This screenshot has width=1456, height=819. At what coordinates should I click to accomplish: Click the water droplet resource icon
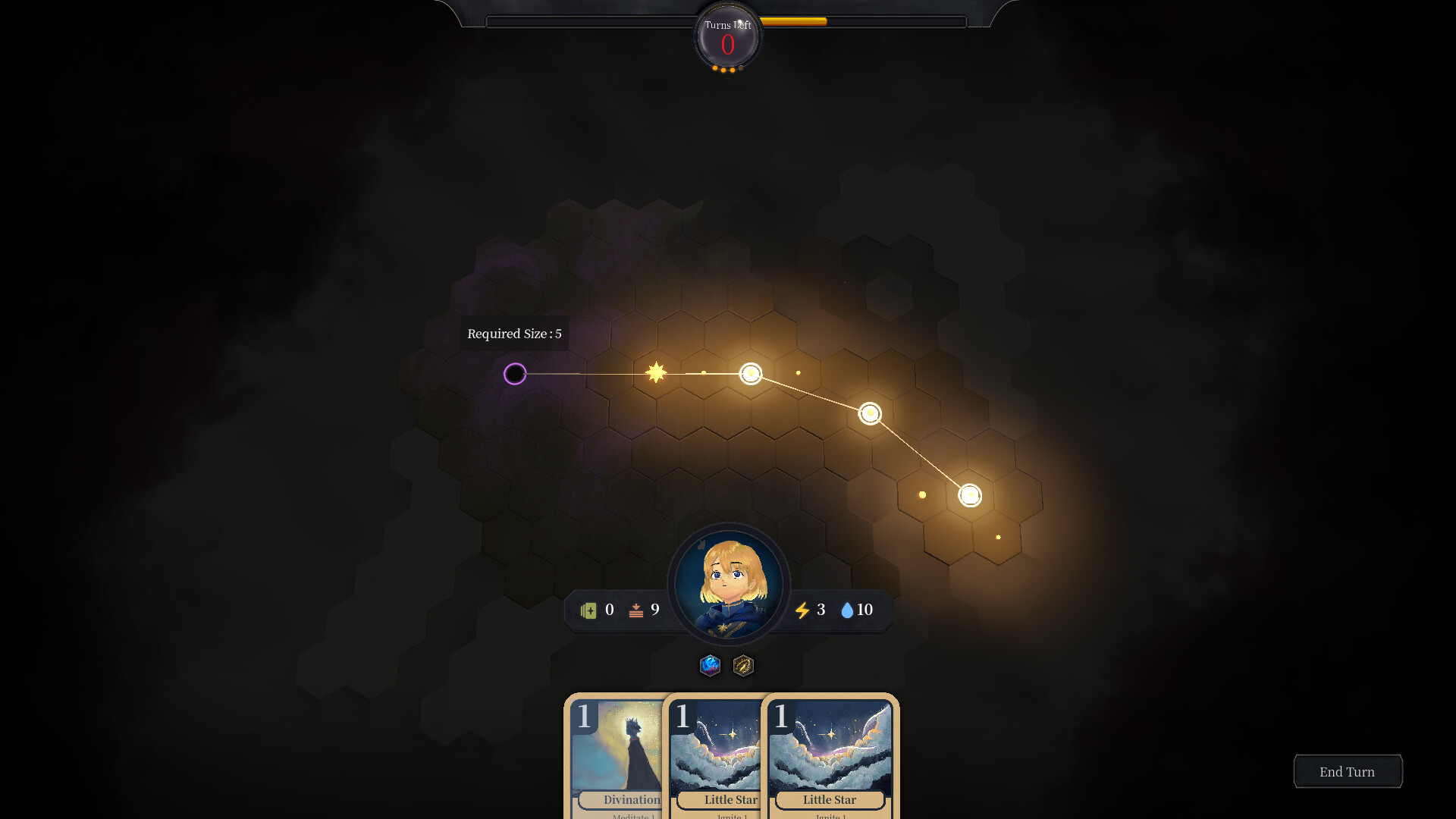(847, 610)
